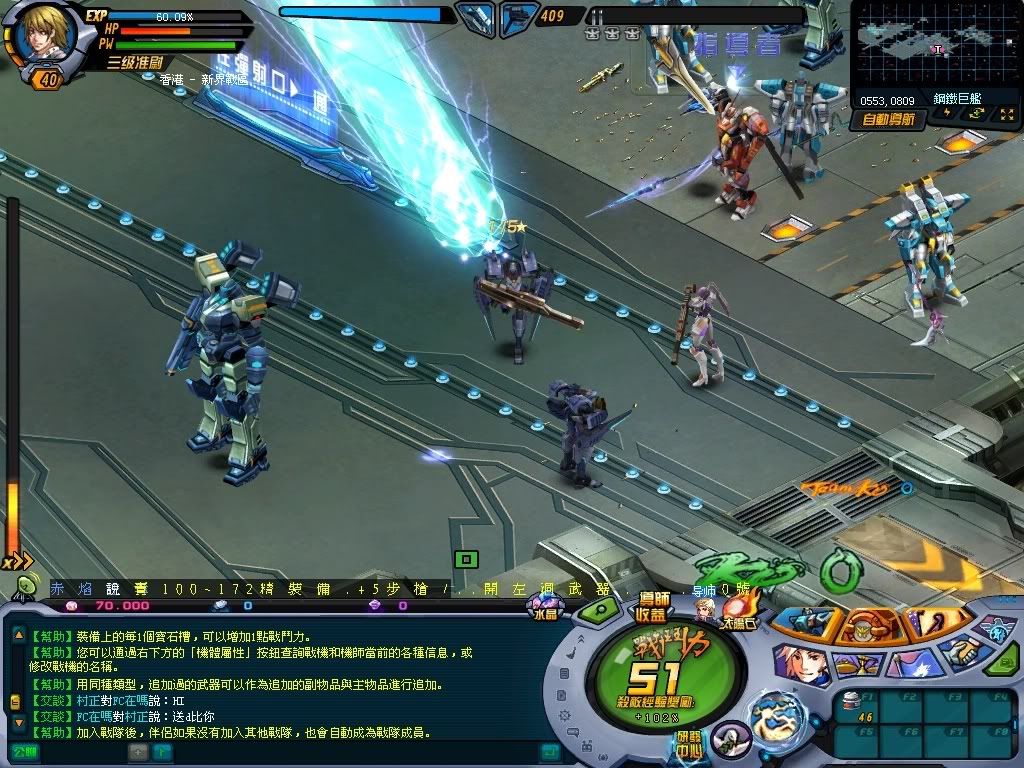
Task: Click the golden balance scales icon
Action: (x=860, y=663)
